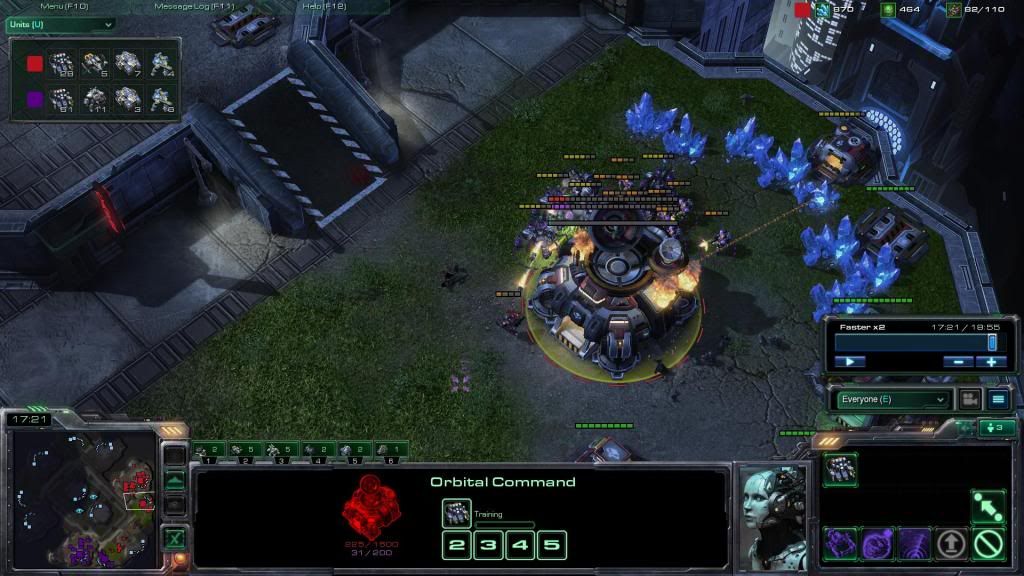This screenshot has height=576, width=1024.
Task: Increase replay speed with plus button
Action: pos(990,361)
